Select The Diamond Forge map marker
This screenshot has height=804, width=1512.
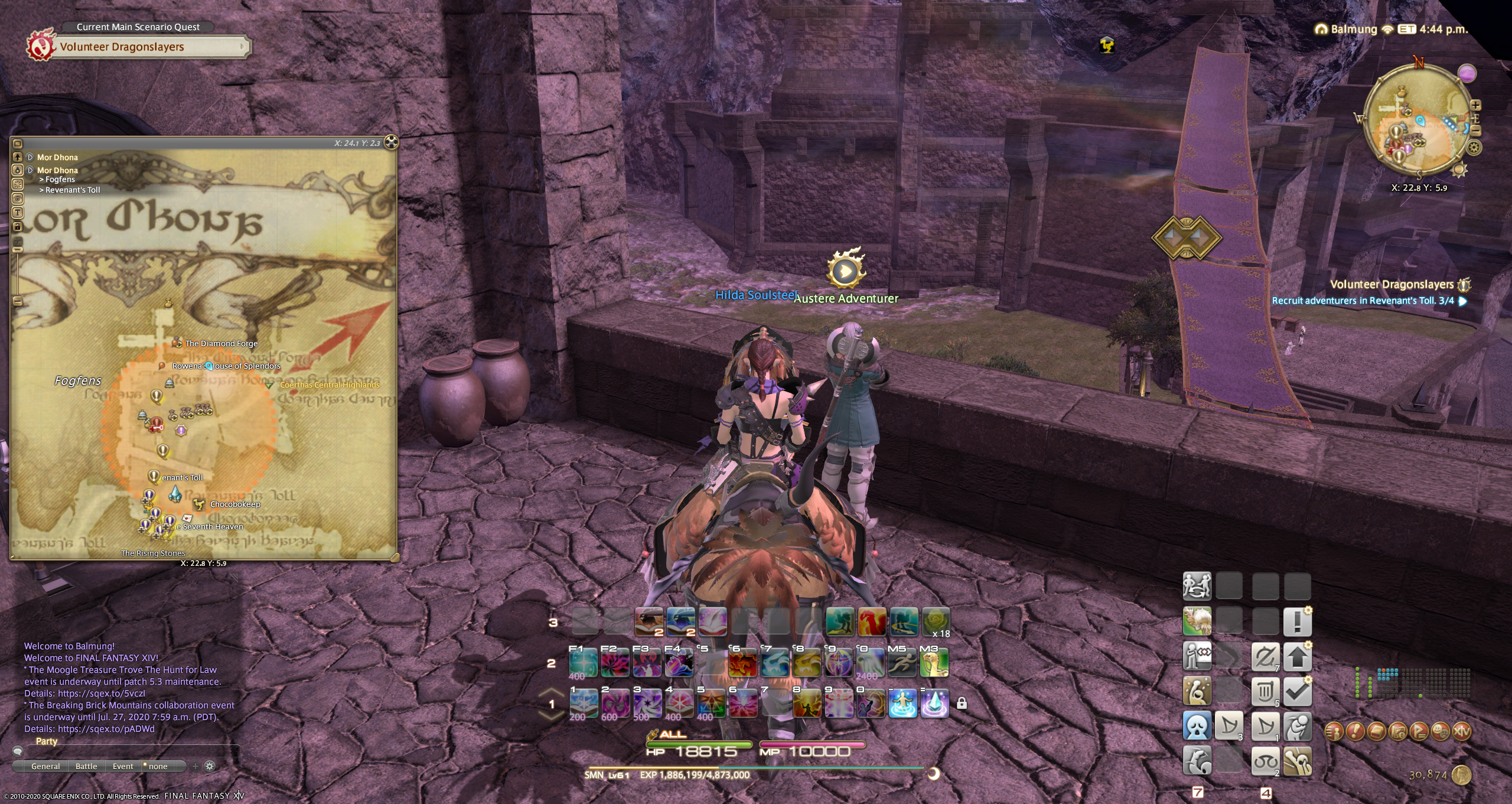click(177, 343)
